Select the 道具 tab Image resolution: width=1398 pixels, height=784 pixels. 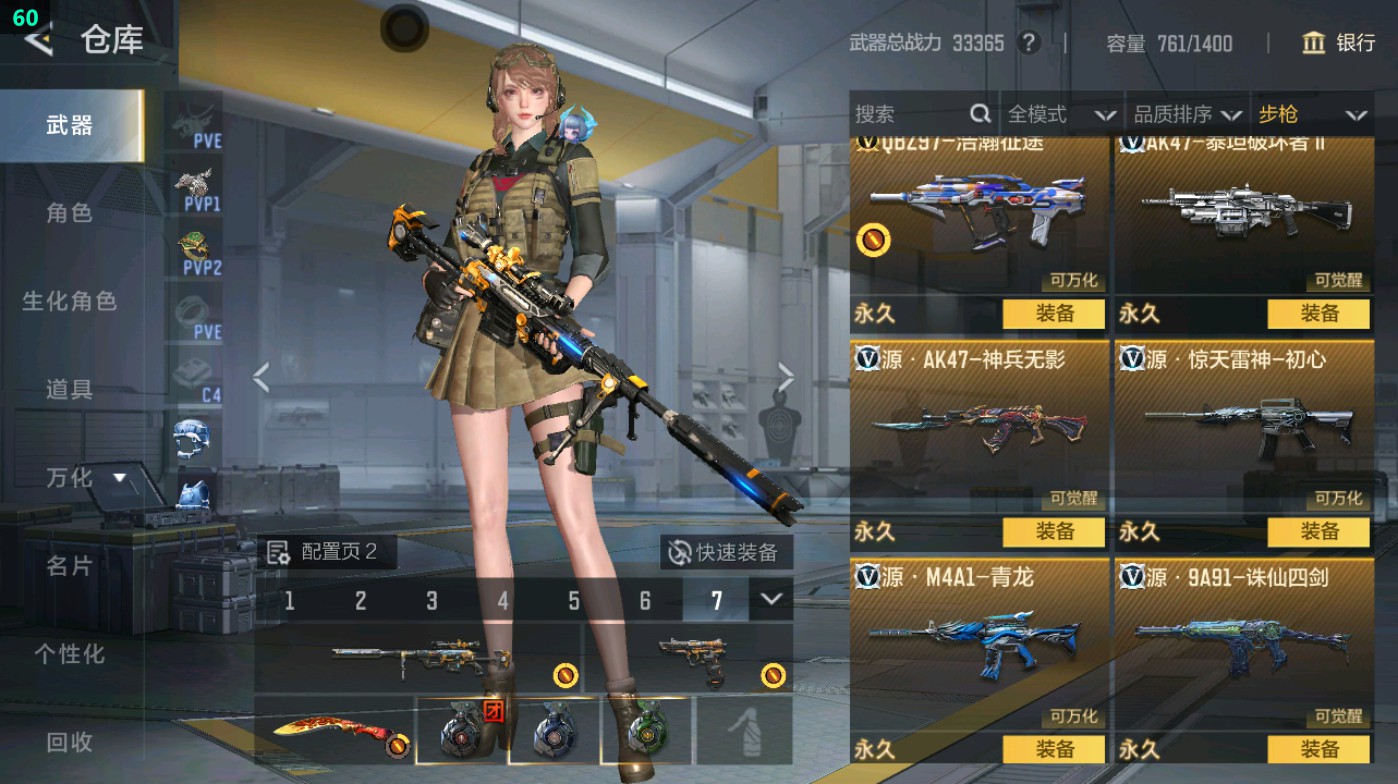tap(69, 389)
